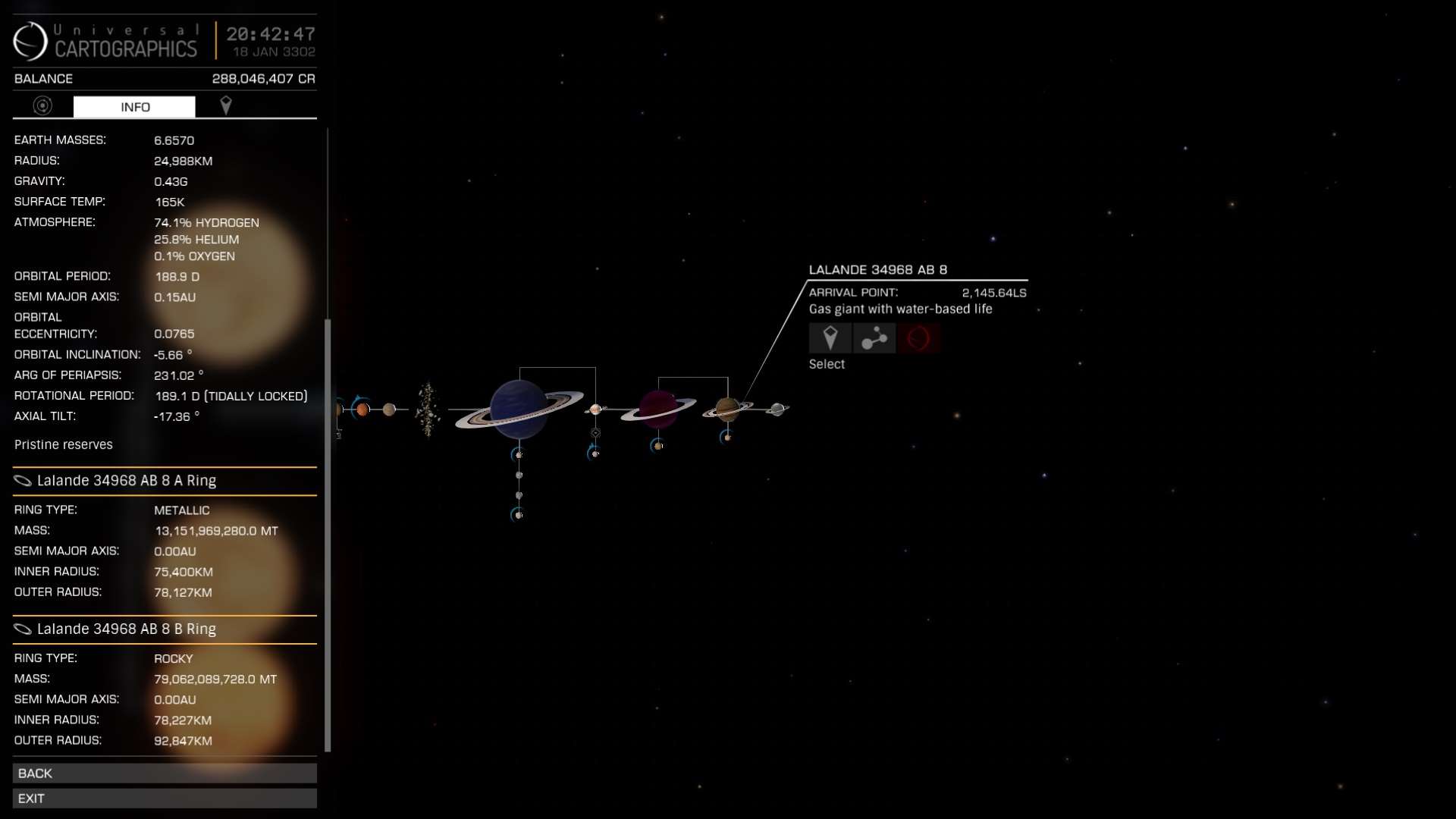Go back using the BACK button
Screen dimensions: 1456x819
tap(164, 773)
